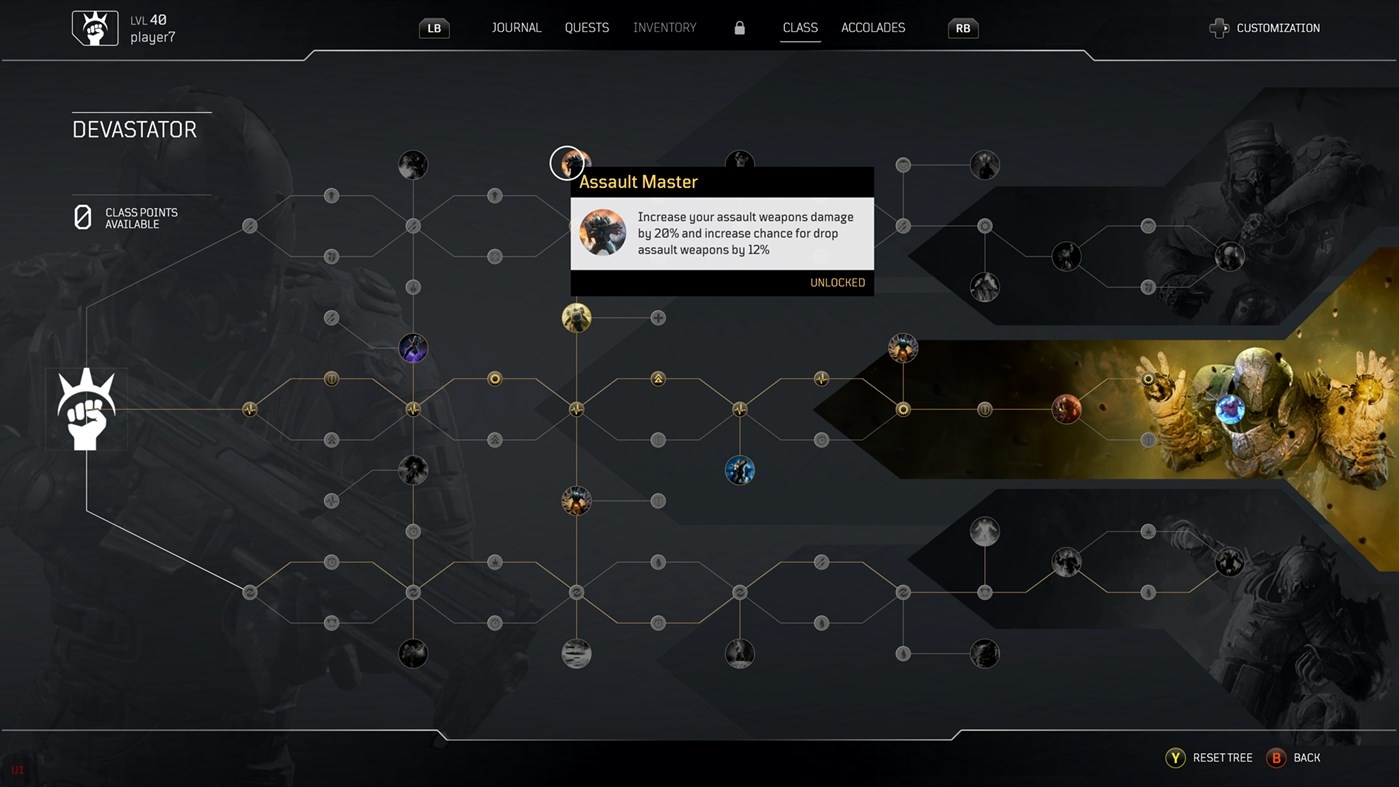Click the RB bumper icon
This screenshot has height=787, width=1399.
pos(961,28)
